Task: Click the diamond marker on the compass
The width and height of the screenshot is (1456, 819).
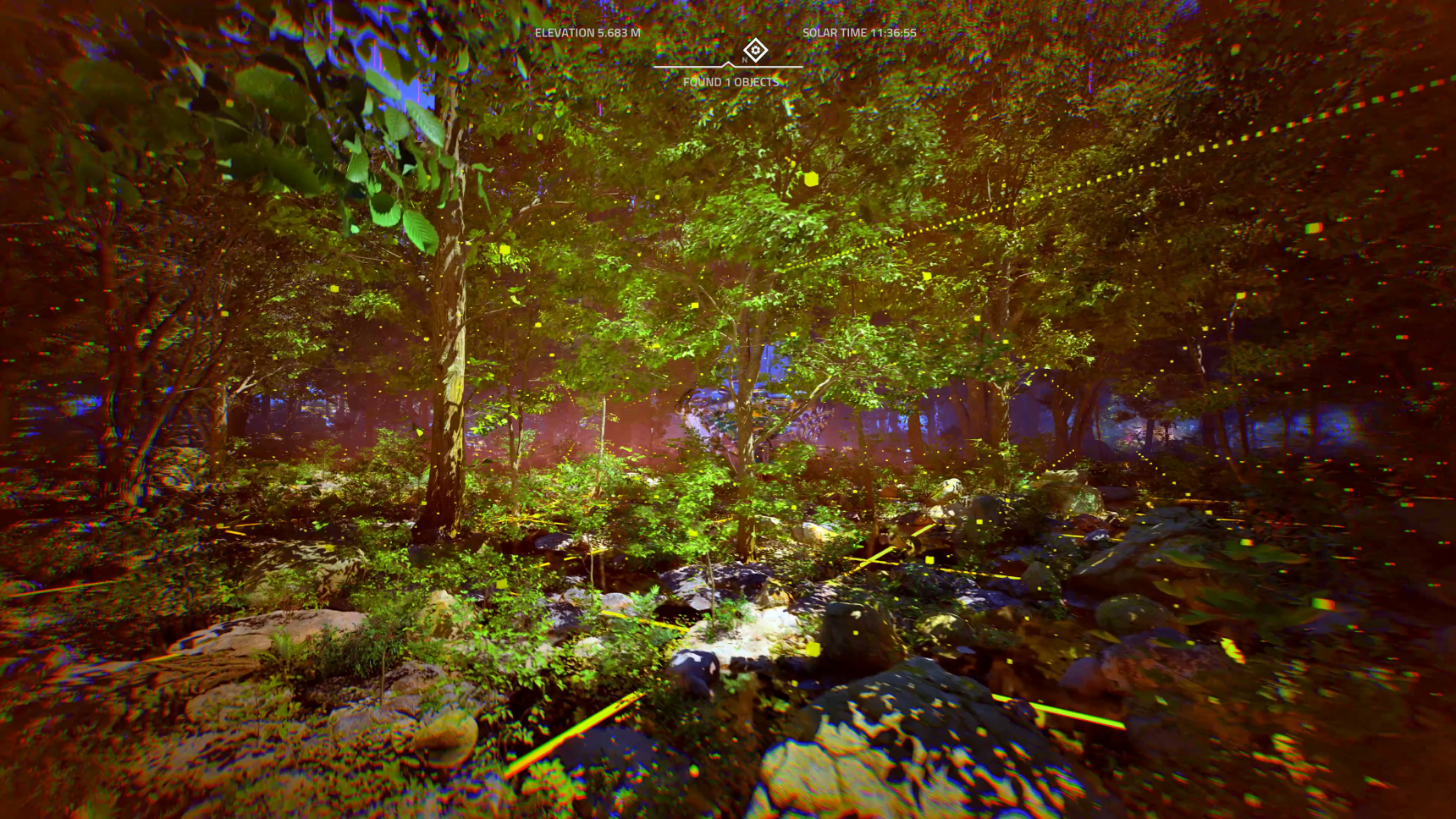Action: pos(755,50)
